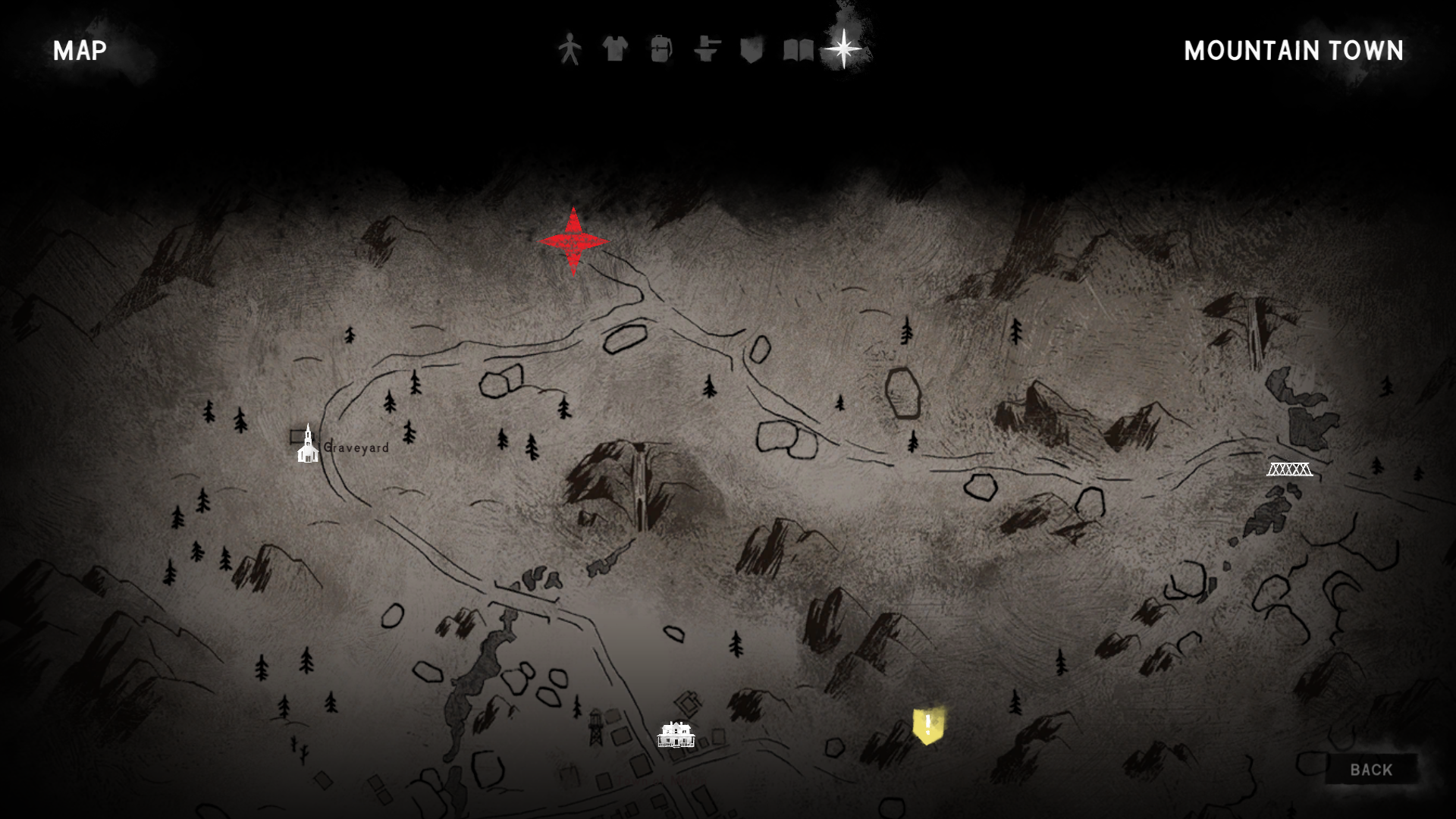The image size is (1456, 819).
Task: Click the white farmhouse map marker
Action: coord(676,734)
